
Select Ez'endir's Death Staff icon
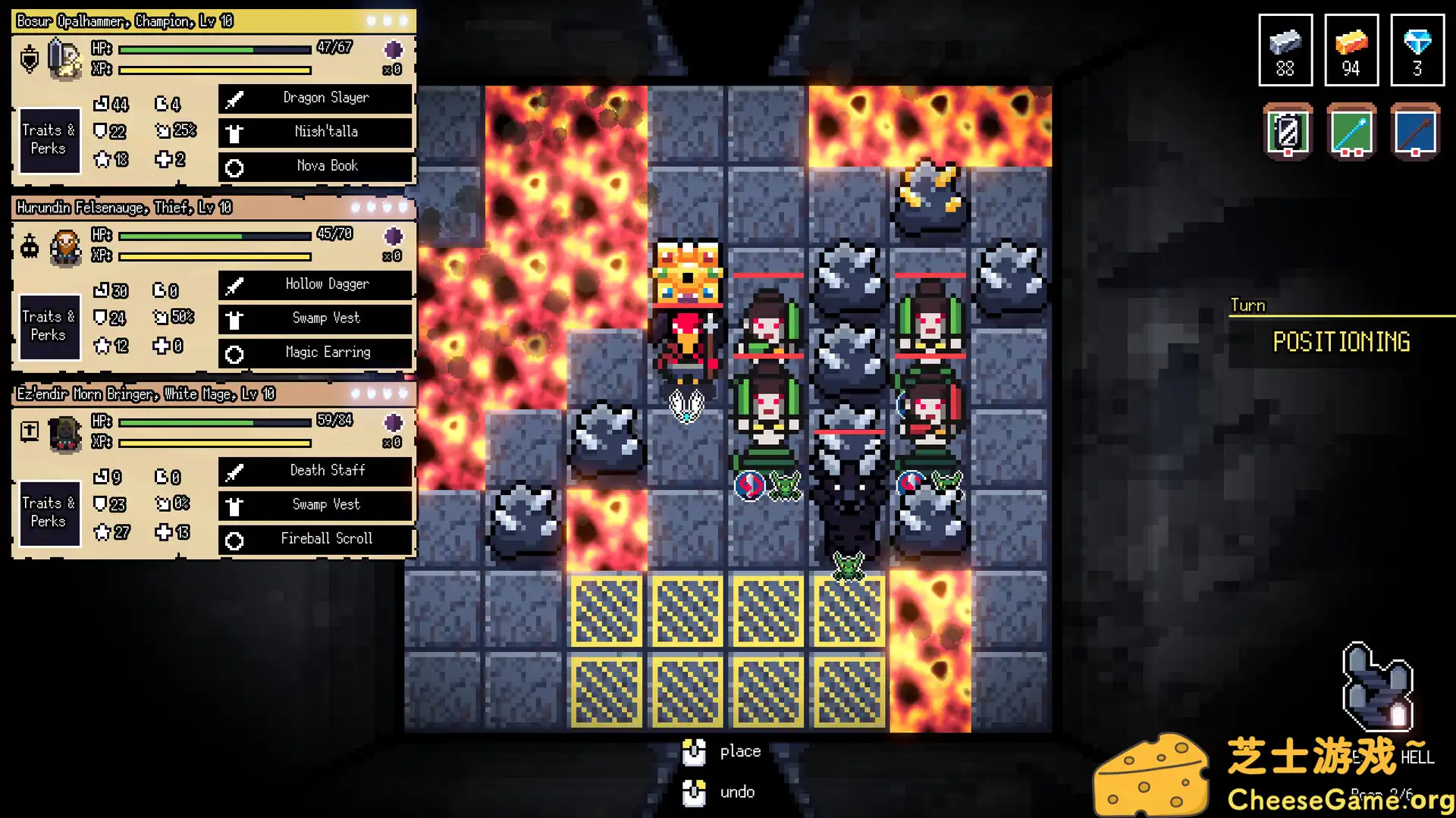pos(315,471)
